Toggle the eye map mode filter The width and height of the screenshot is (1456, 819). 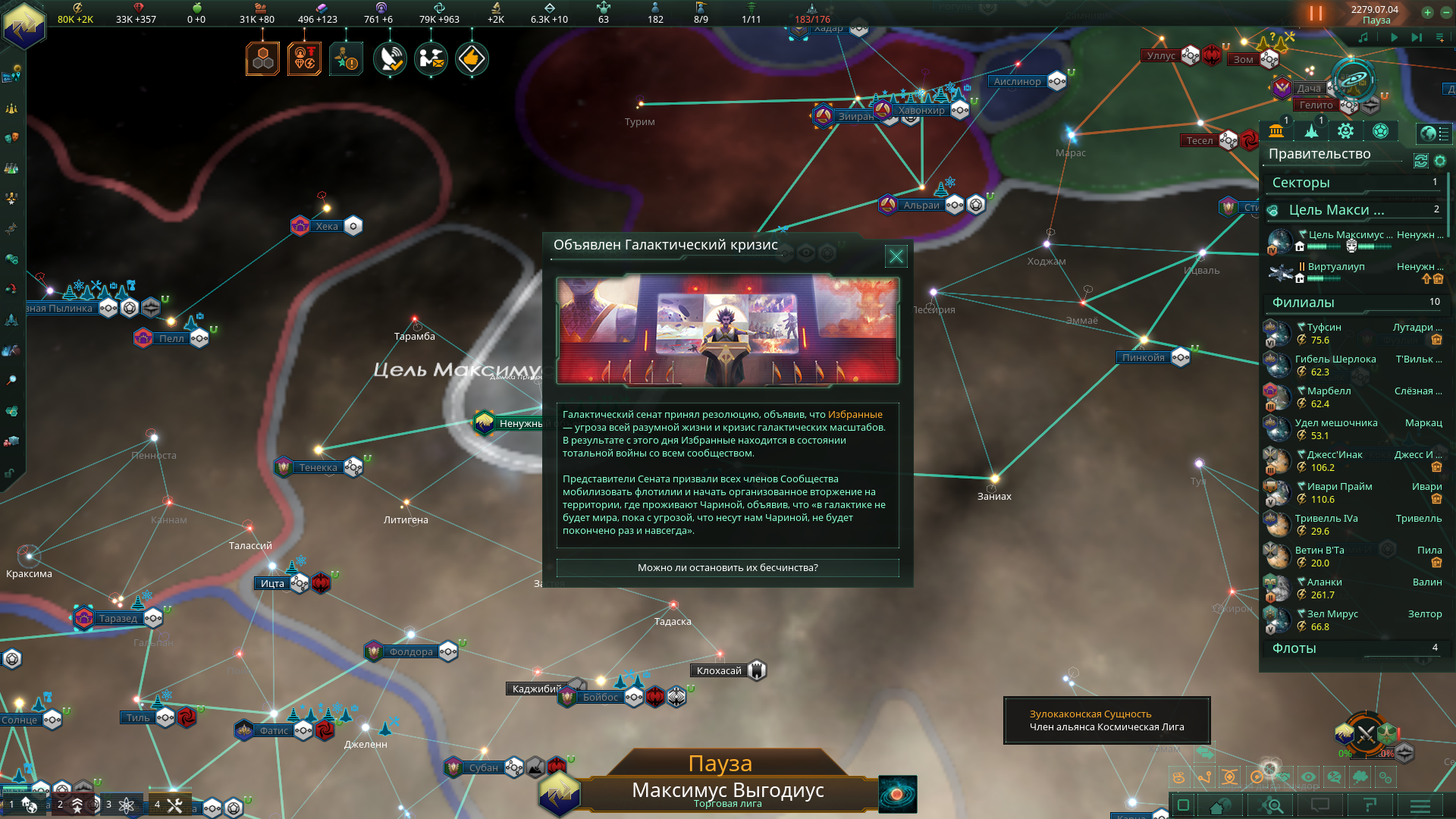tap(1308, 777)
